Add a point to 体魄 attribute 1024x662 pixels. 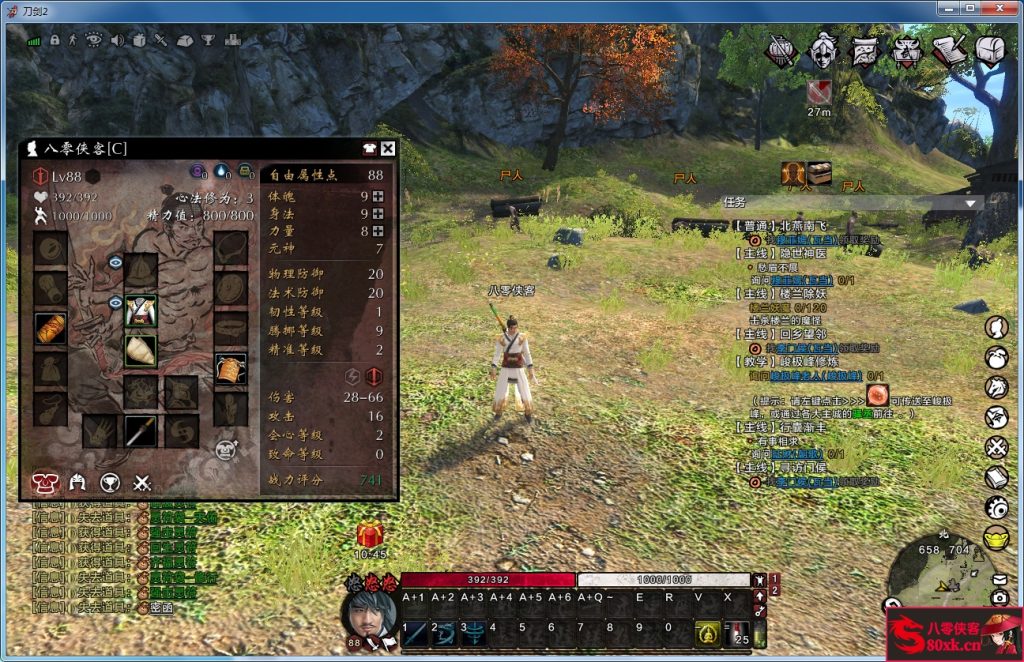(x=378, y=195)
